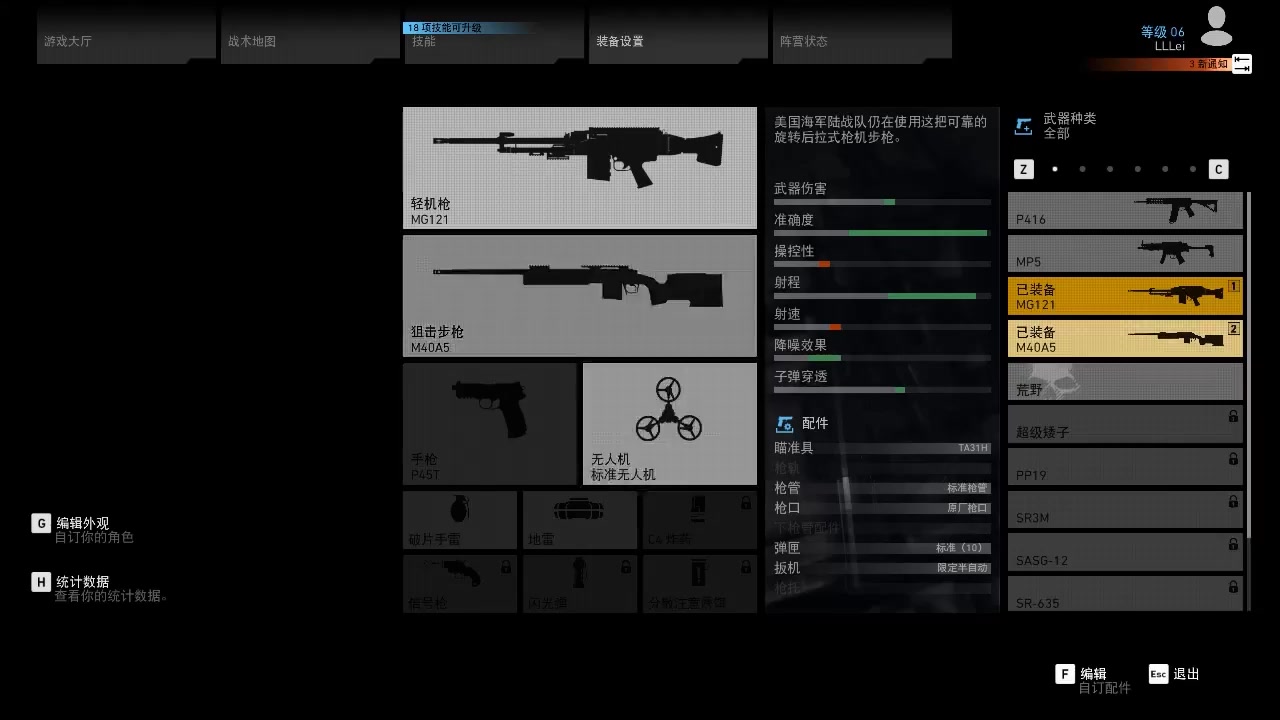Select the equipped MG121 weapon entry
This screenshot has width=1280, height=720.
[1124, 295]
